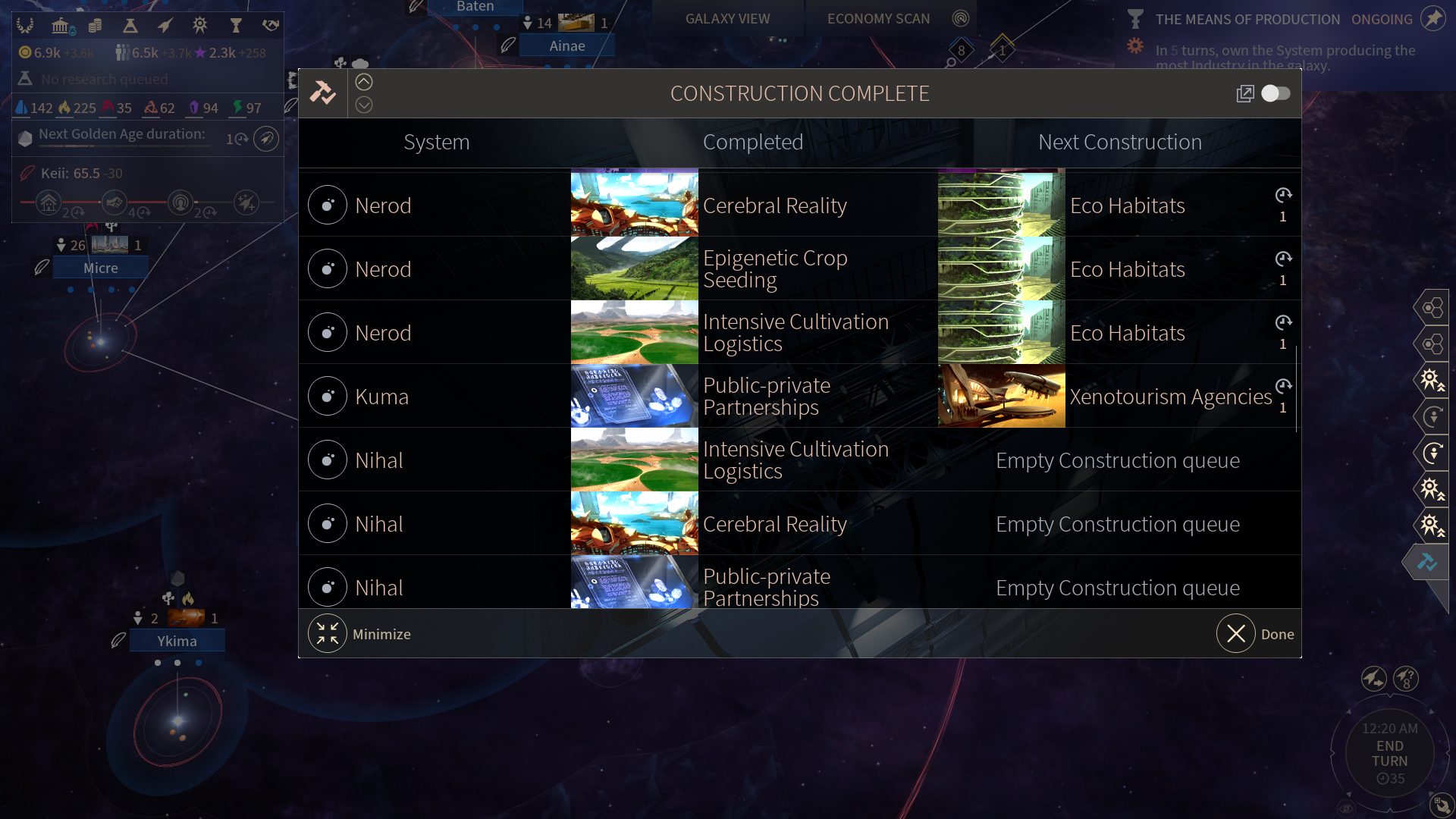Image resolution: width=1456 pixels, height=819 pixels.
Task: Go to the next notification with the down arrow
Action: [364, 105]
